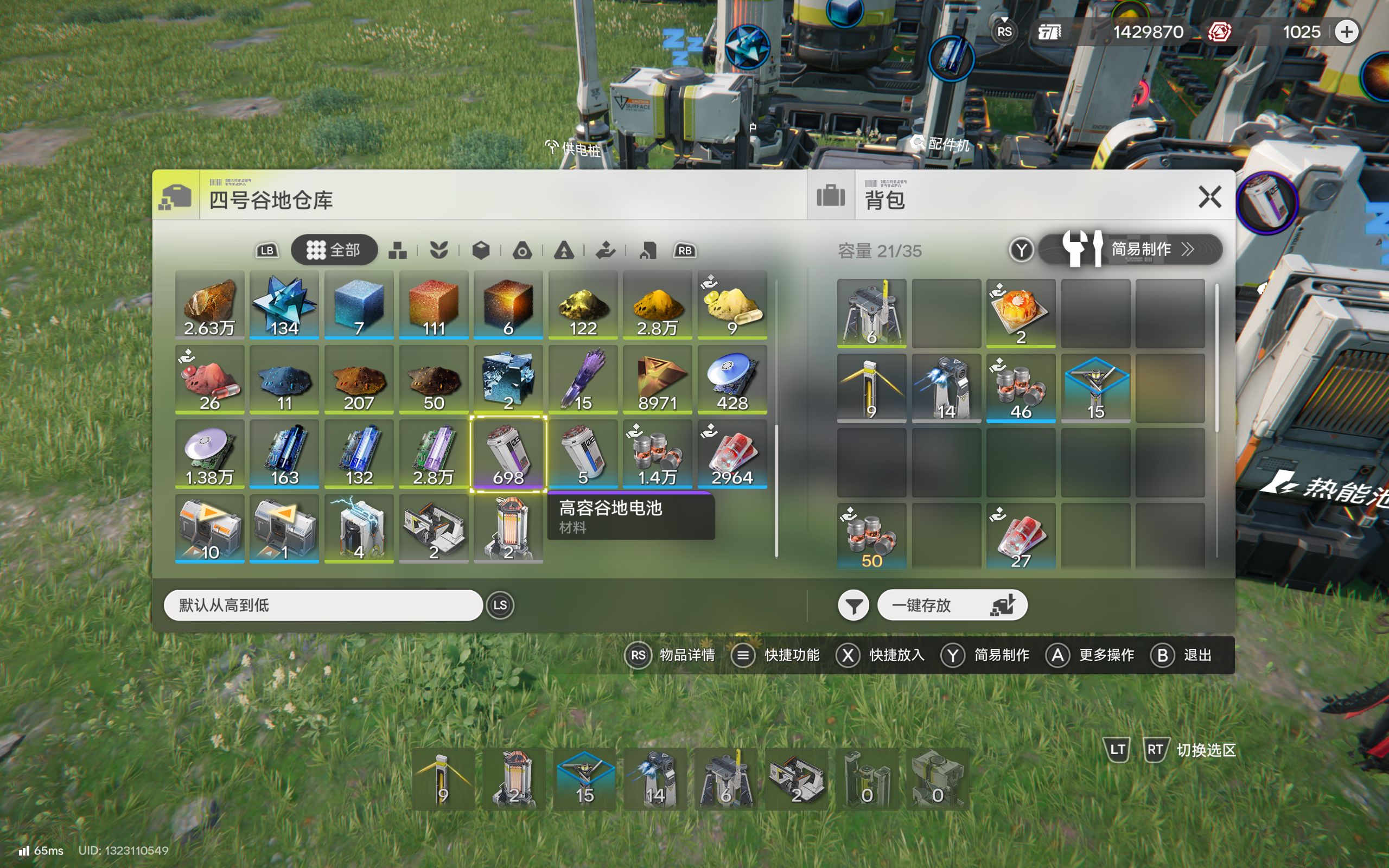The image size is (1389, 868).
Task: Select the 全部 category tab
Action: [x=334, y=250]
